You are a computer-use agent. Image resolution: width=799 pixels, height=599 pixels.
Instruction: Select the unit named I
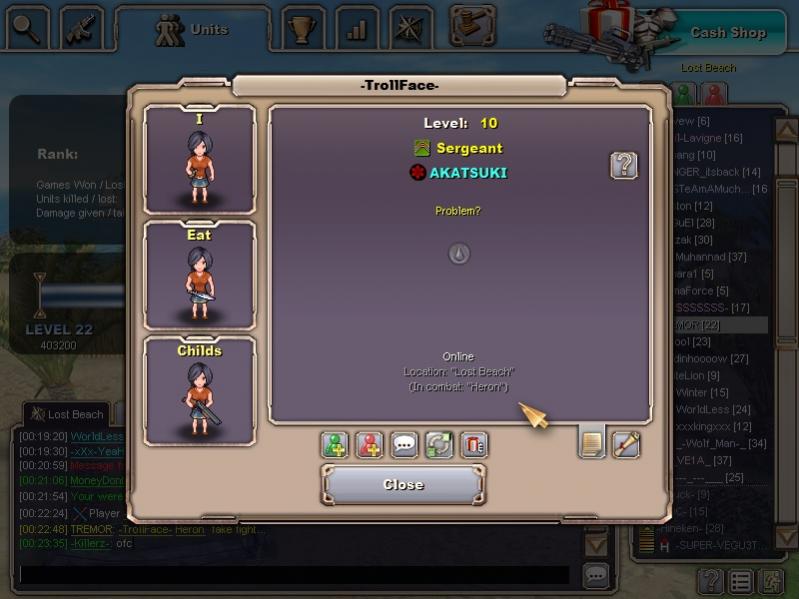[x=199, y=160]
